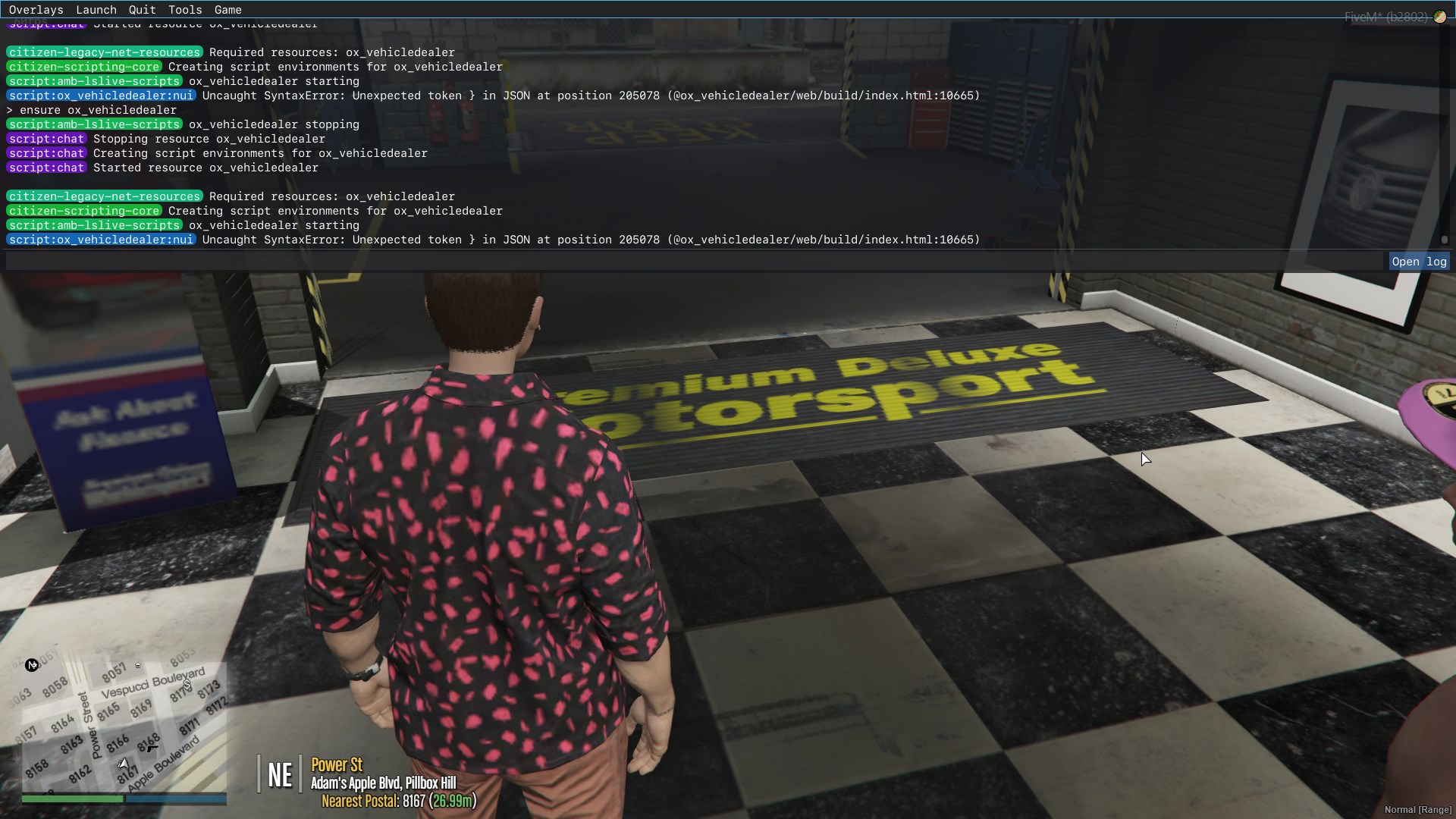The image size is (1456, 819).
Task: Click the script:ox_vehicledealer:nui badge
Action: (102, 96)
